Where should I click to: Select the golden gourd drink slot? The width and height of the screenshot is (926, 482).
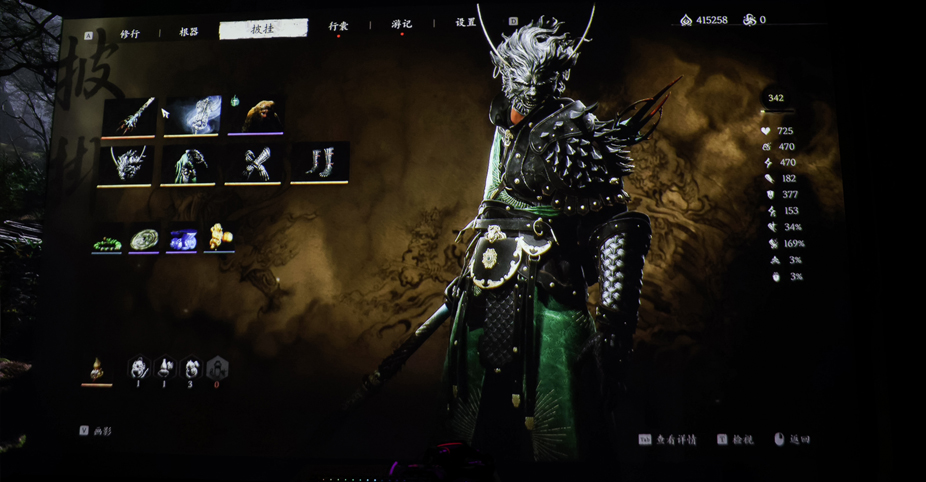coord(97,370)
